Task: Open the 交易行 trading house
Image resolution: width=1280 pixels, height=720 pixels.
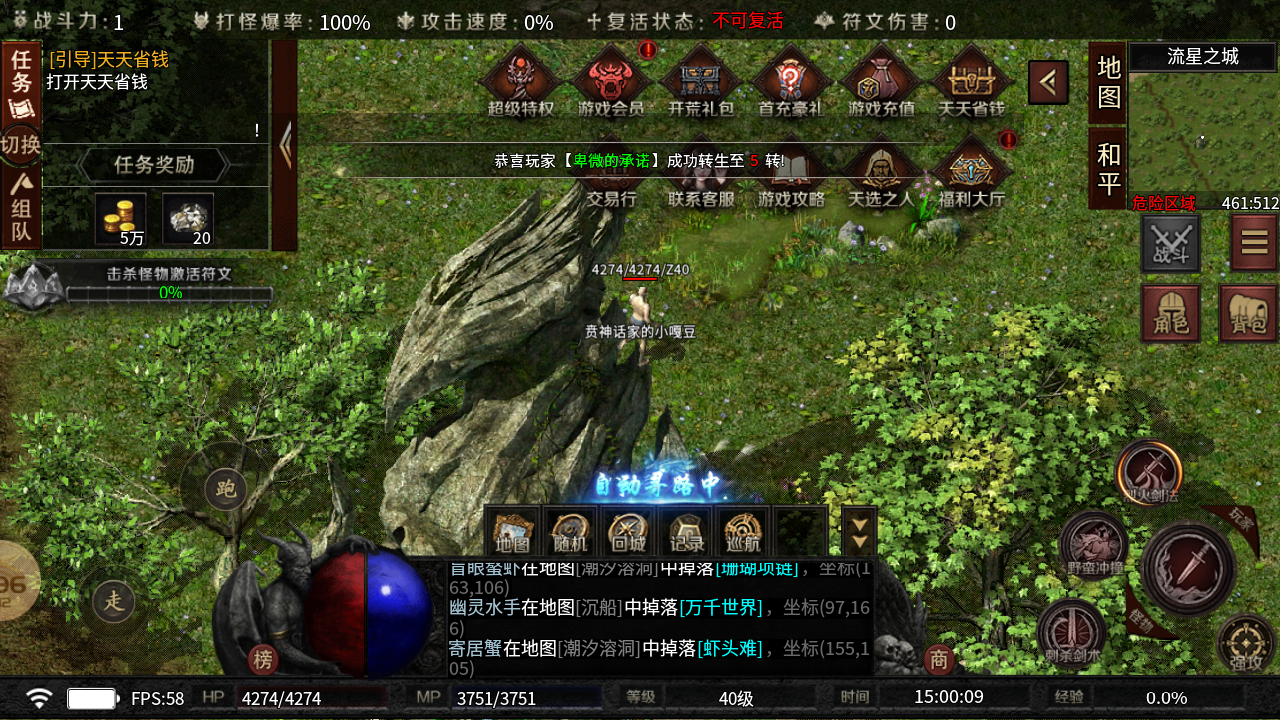Action: coord(612,170)
